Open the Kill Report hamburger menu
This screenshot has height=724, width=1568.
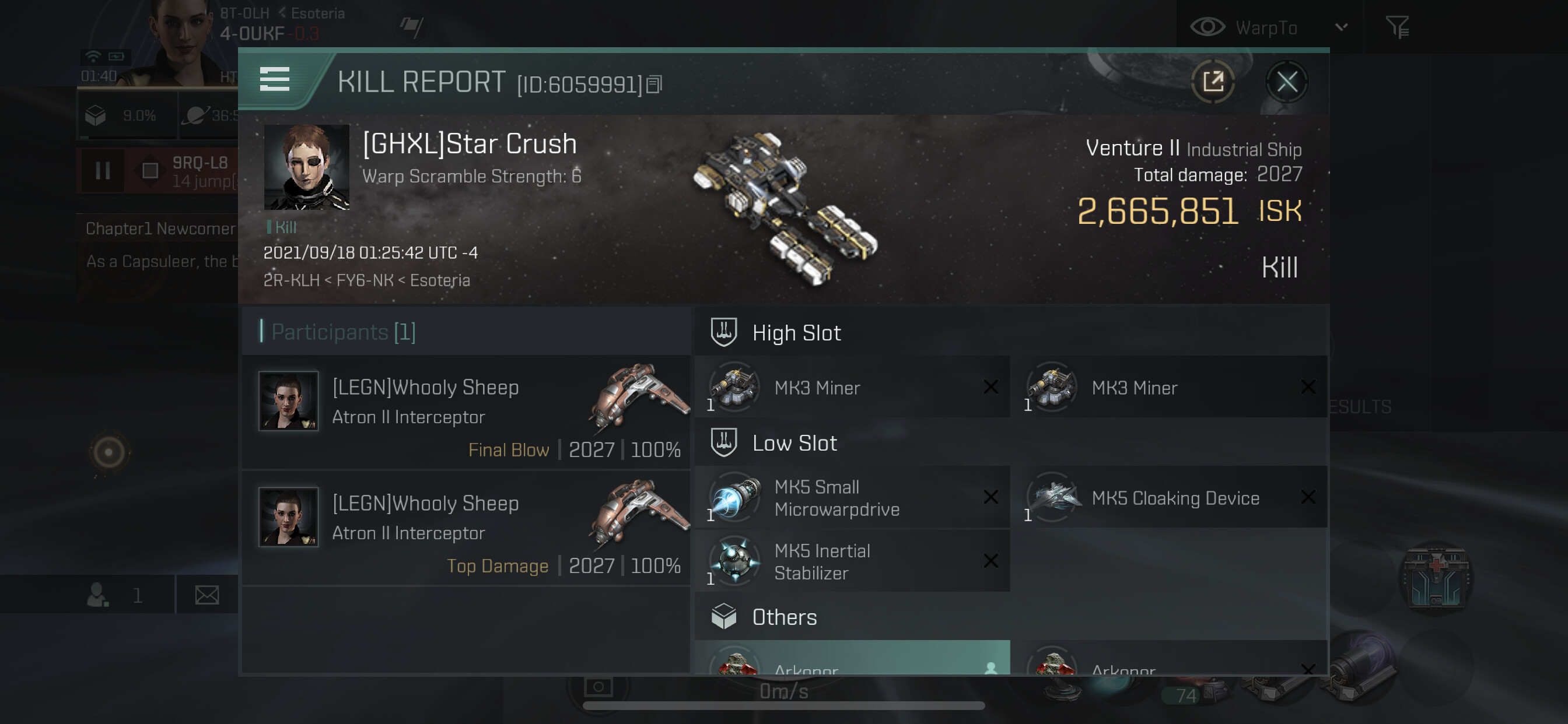click(275, 79)
